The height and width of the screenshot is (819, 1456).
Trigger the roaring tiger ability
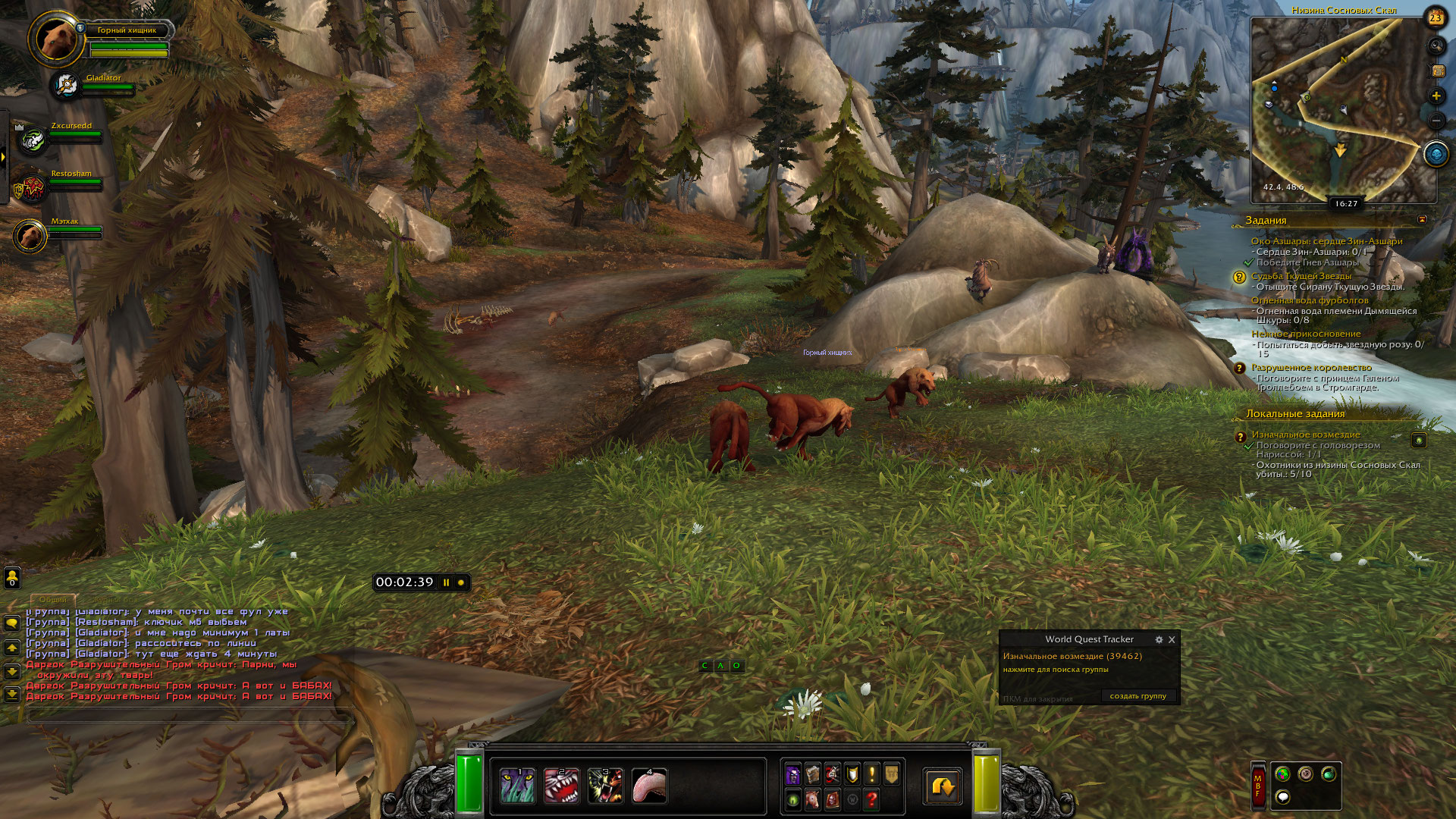[x=605, y=786]
